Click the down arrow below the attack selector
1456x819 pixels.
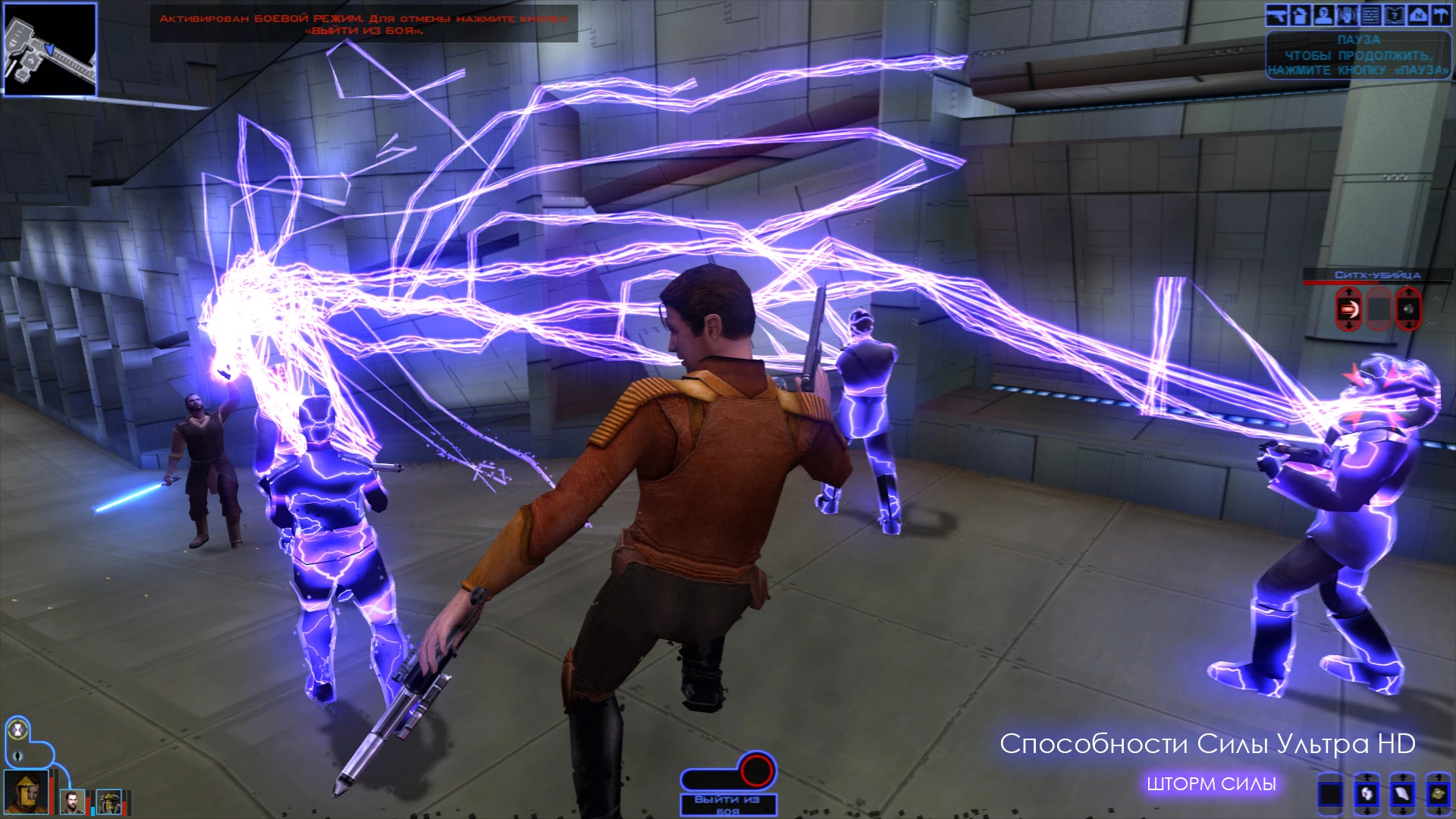(1348, 327)
